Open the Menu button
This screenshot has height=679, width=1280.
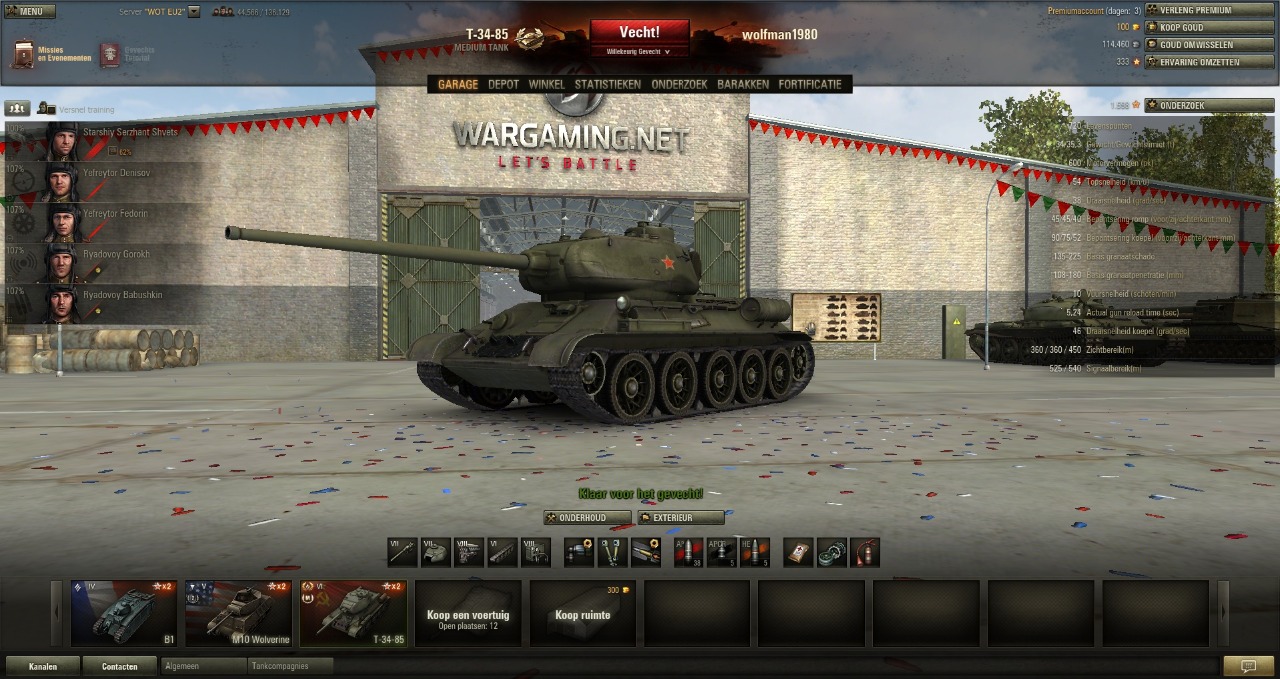pyautogui.click(x=29, y=12)
